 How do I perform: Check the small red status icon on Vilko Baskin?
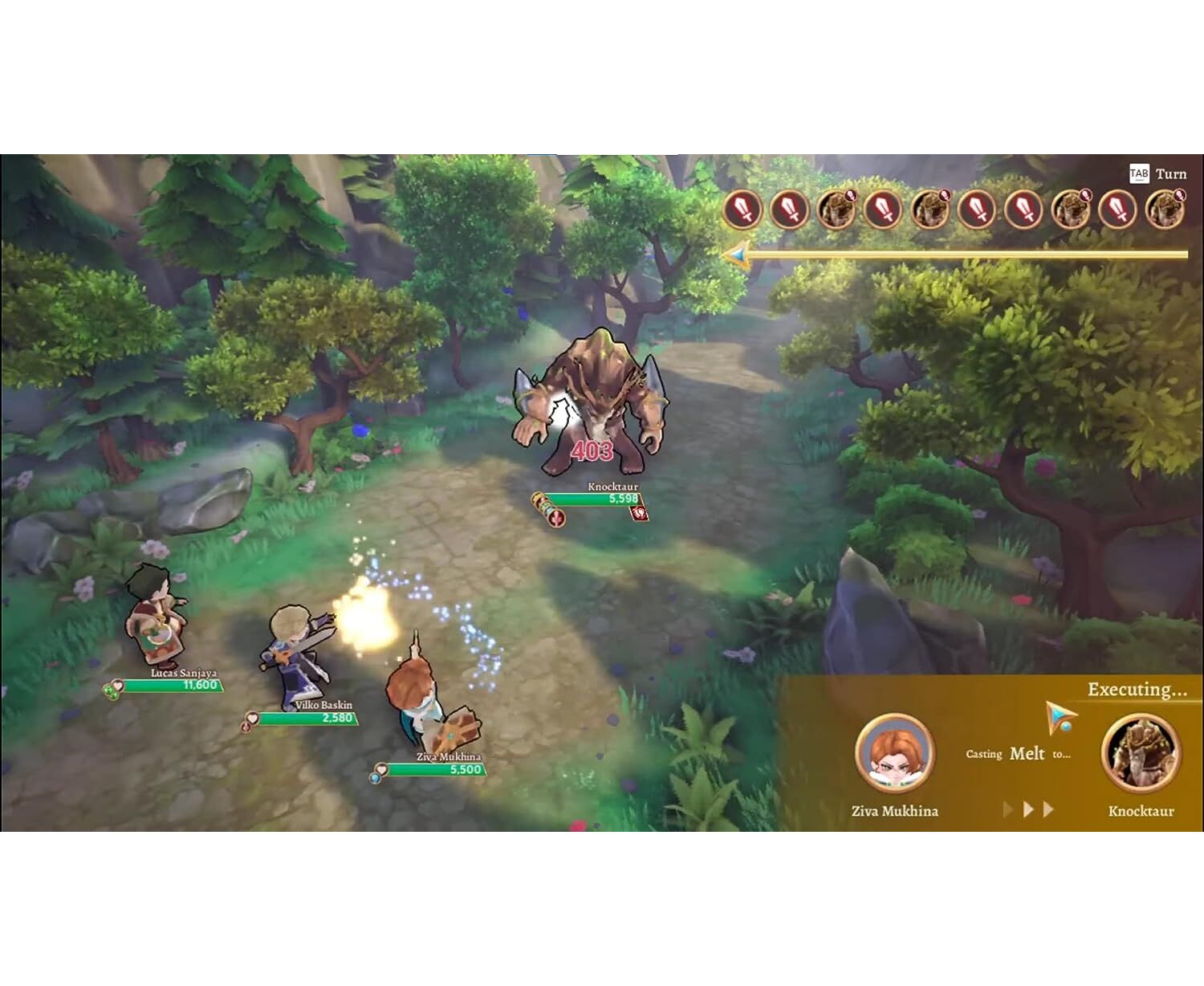coord(246,727)
